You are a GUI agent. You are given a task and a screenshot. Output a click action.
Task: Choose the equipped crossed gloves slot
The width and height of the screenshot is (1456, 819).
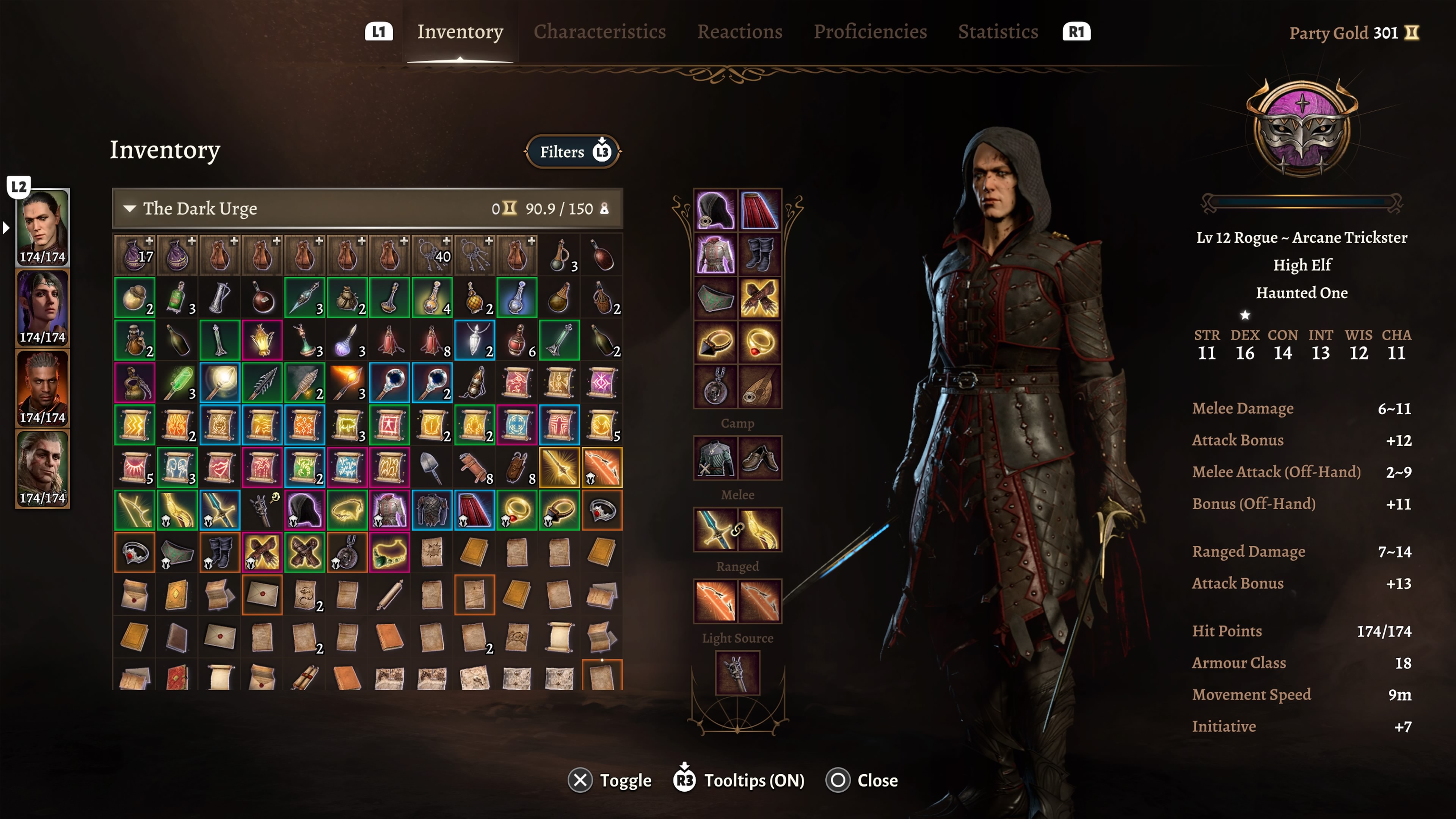(759, 298)
